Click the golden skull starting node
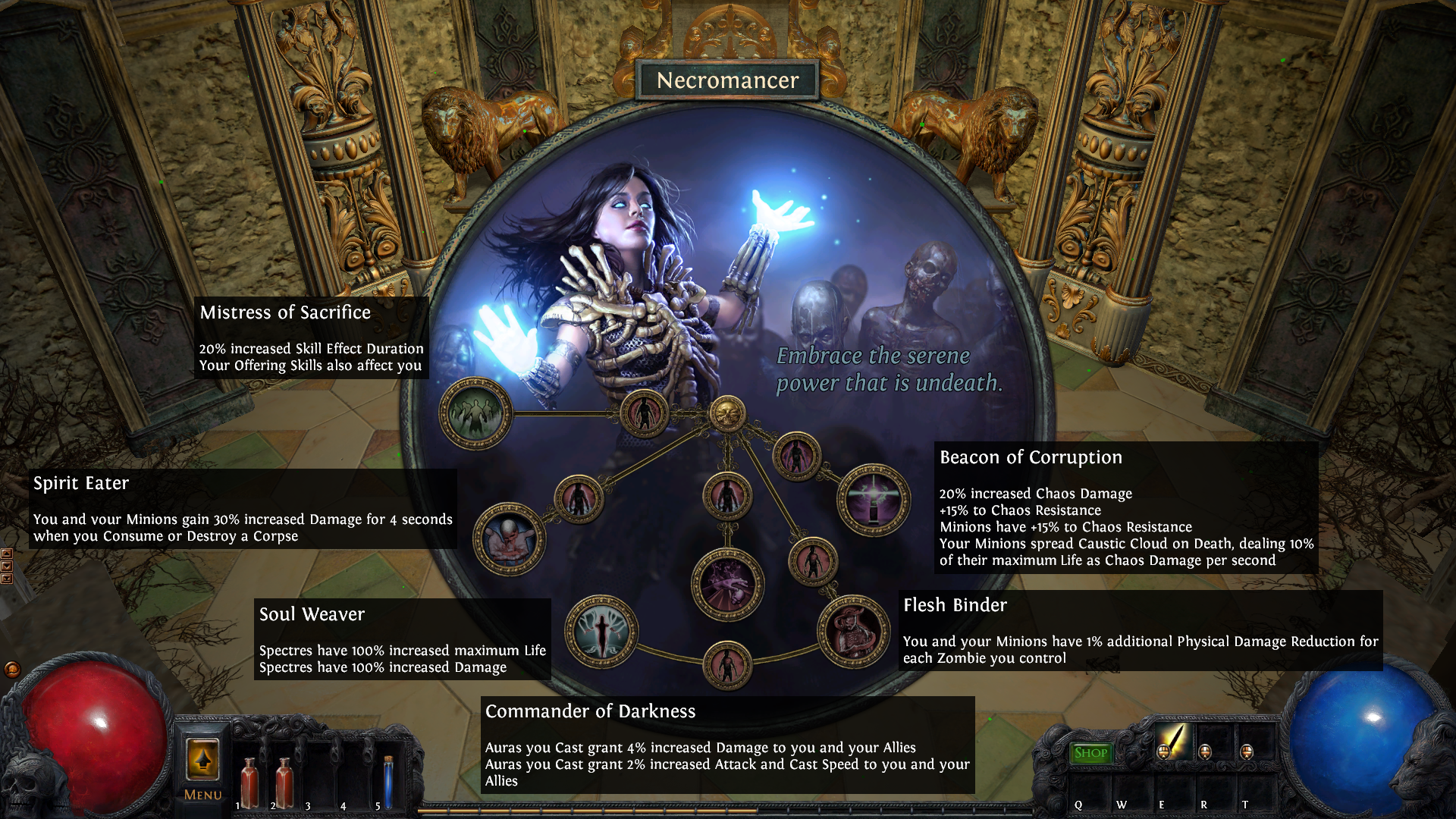1456x819 pixels. click(x=727, y=414)
